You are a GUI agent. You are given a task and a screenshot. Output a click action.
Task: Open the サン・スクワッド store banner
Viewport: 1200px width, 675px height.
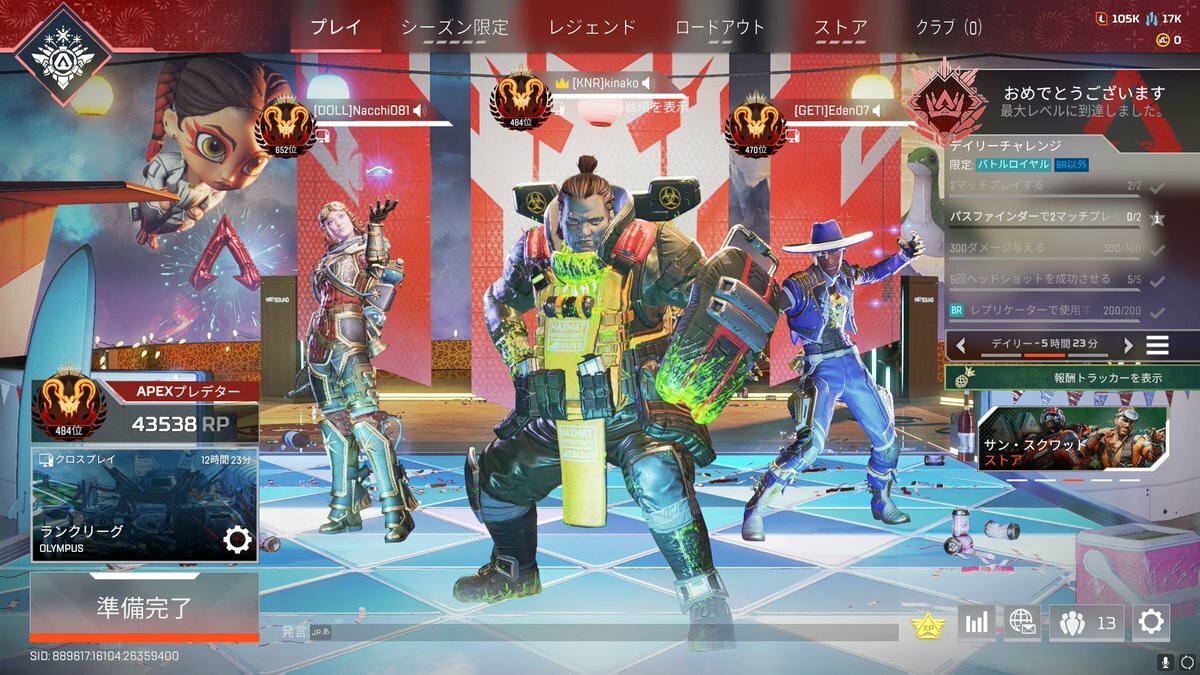coord(1072,438)
